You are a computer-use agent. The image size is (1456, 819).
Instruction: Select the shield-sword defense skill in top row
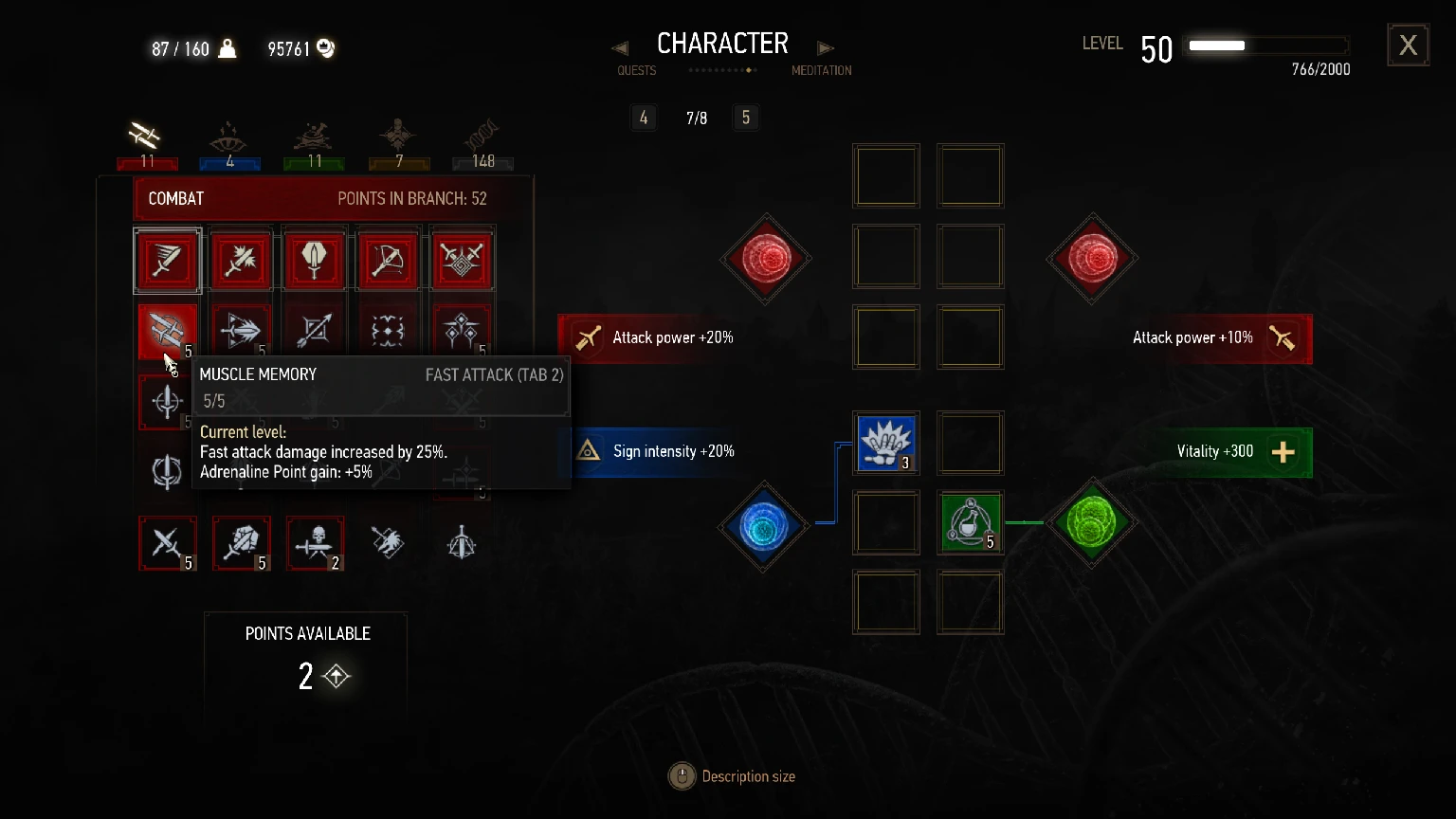(314, 259)
